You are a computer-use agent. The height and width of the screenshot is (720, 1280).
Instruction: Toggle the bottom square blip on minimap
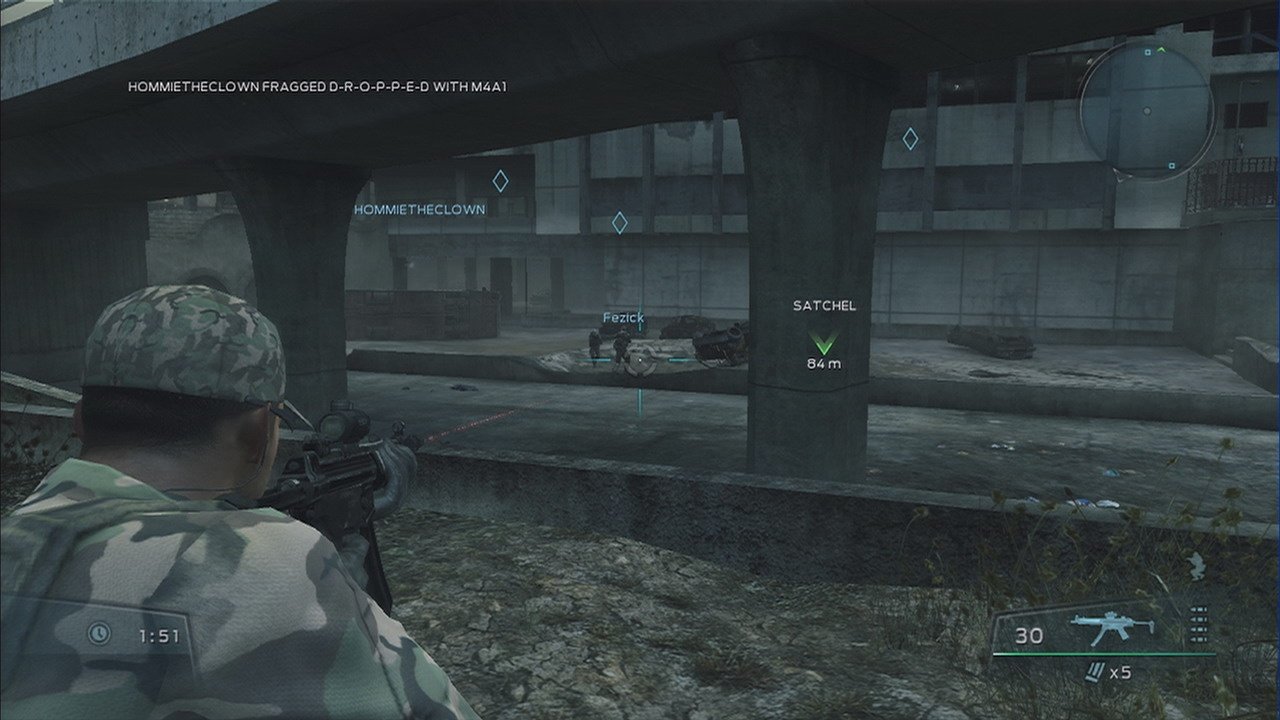[x=1171, y=164]
